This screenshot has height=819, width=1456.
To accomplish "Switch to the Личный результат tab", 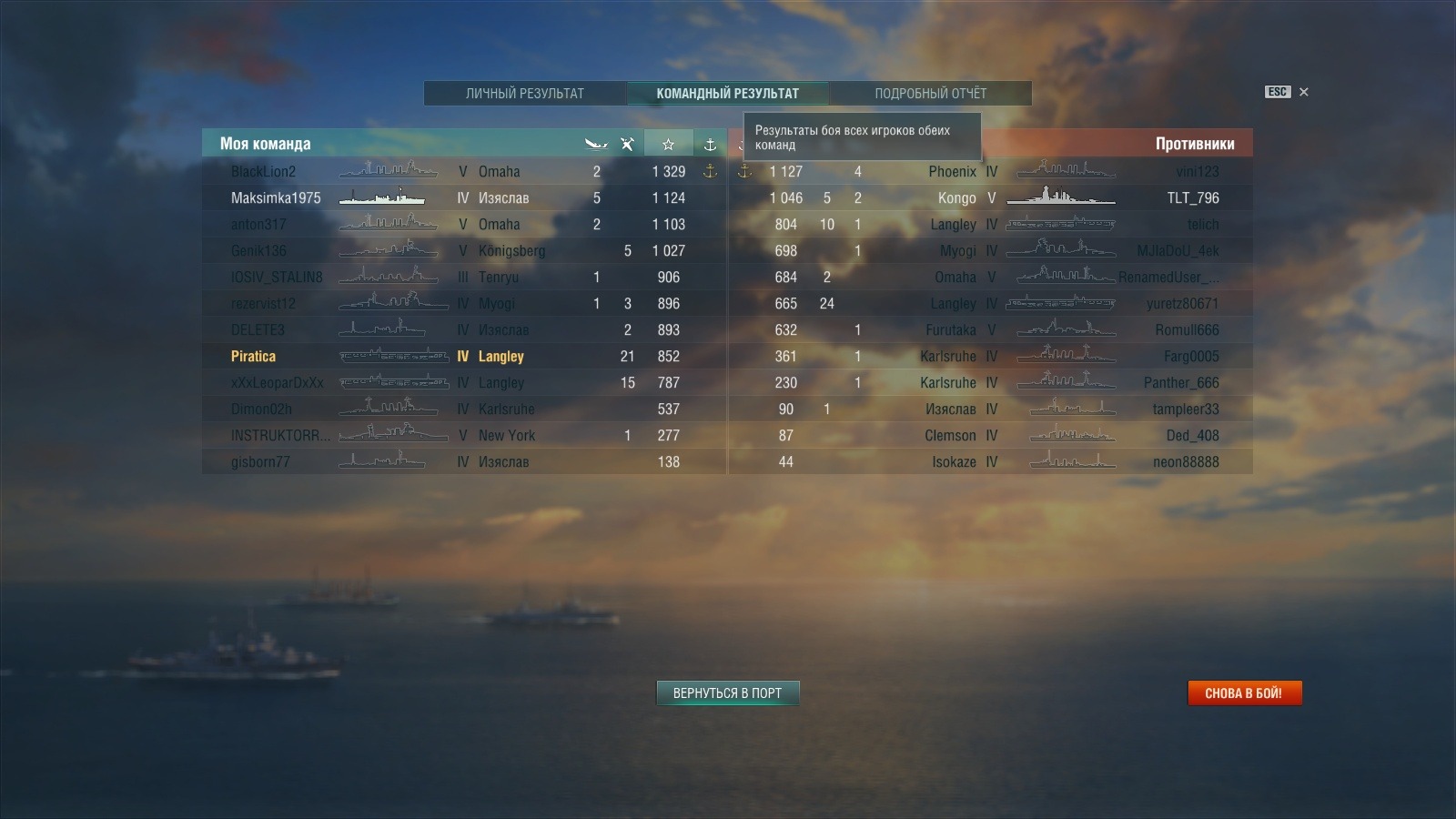I will (x=524, y=93).
